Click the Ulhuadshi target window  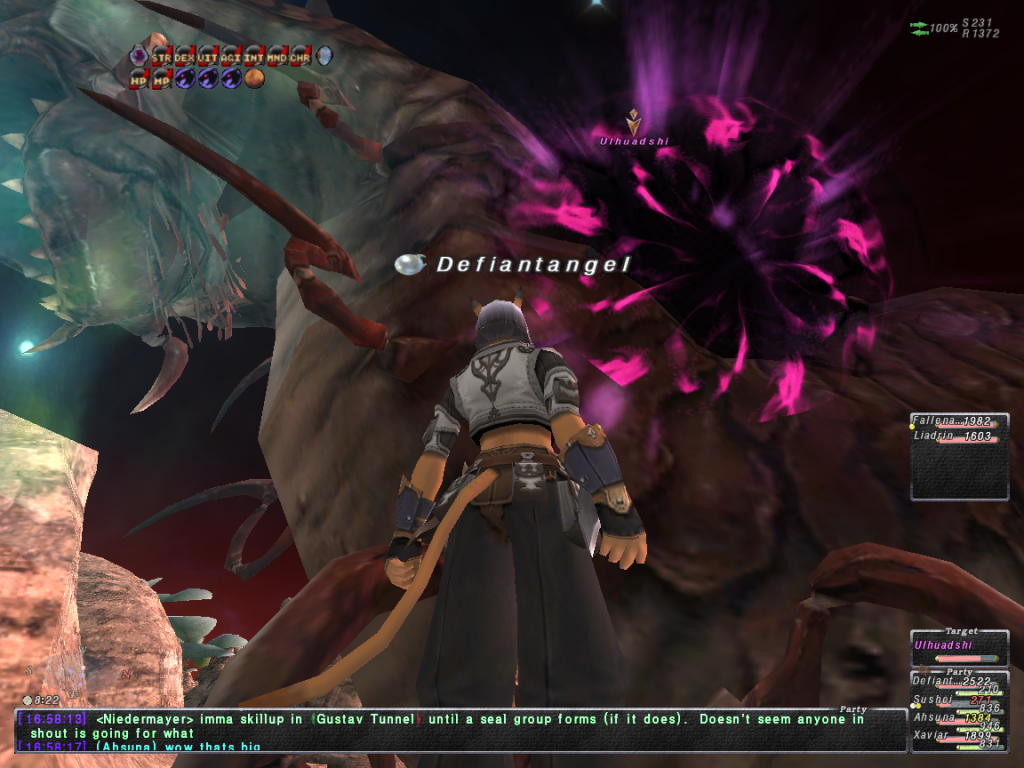(959, 646)
